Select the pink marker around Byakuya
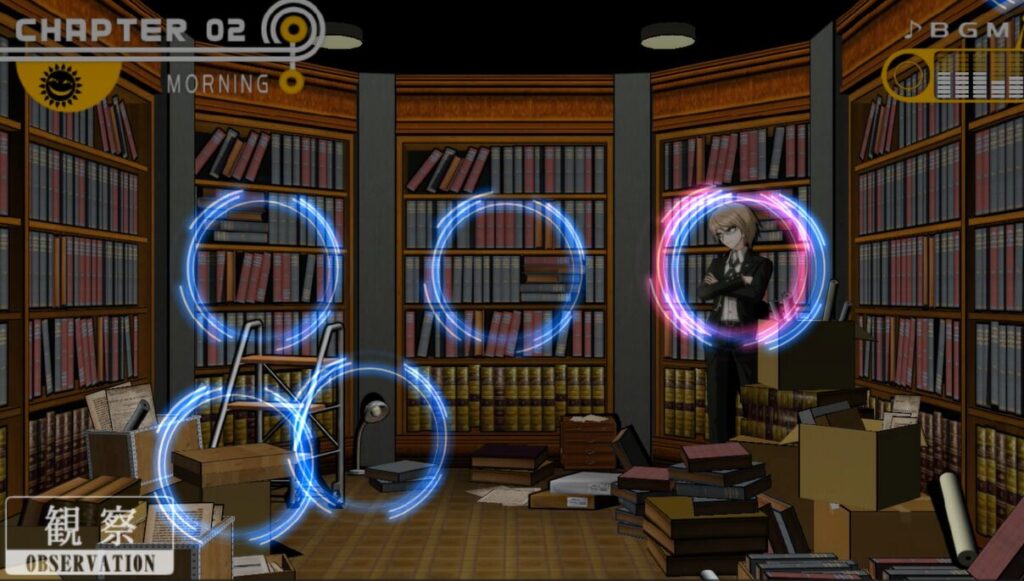 (740, 267)
